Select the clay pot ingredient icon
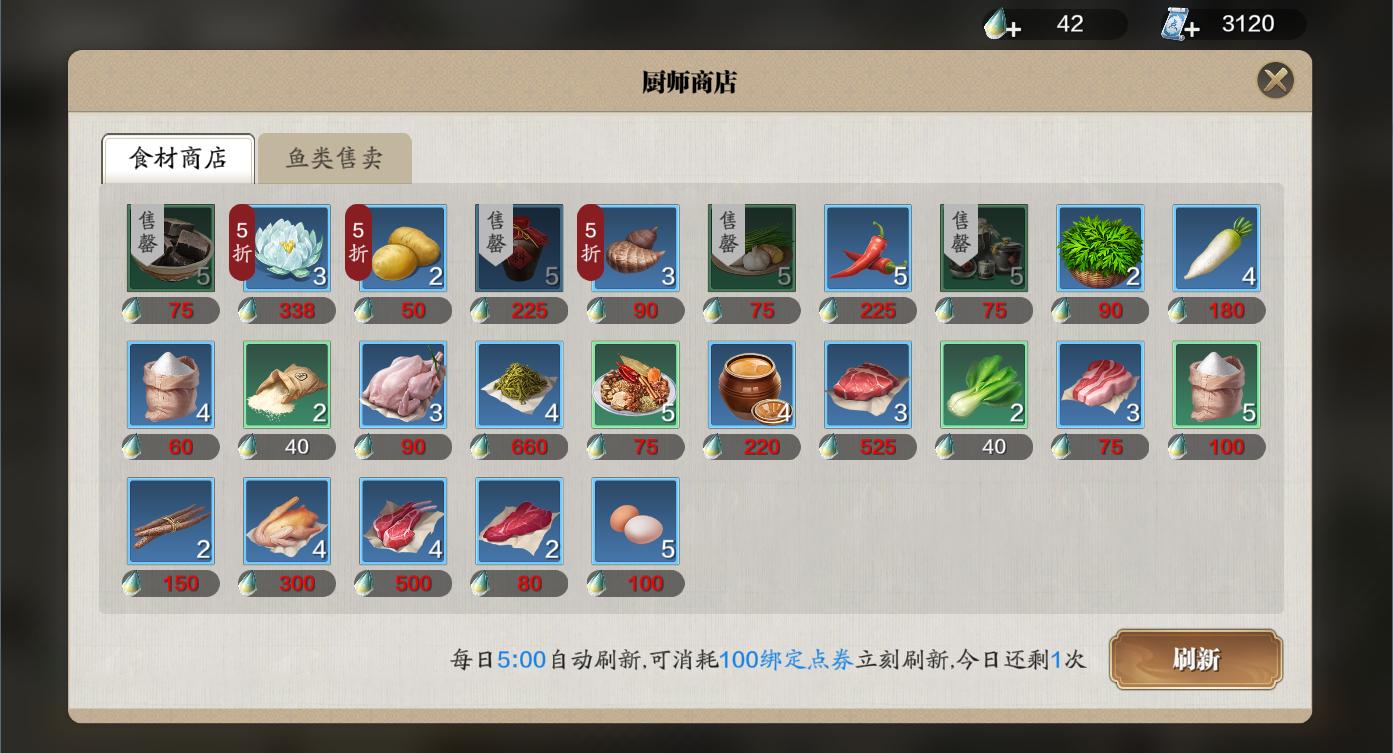This screenshot has height=753, width=1393. tap(750, 384)
